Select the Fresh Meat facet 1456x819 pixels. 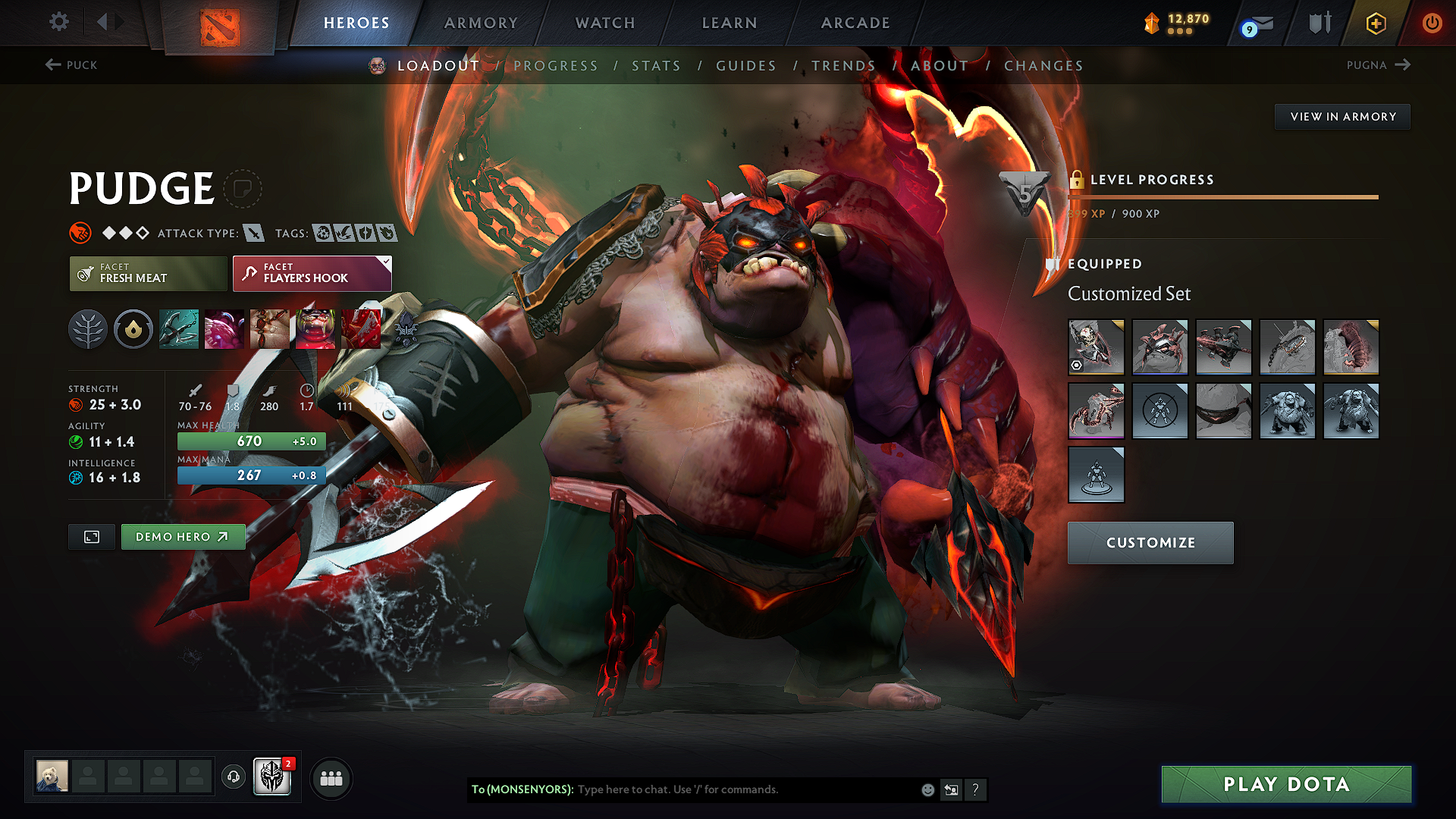click(147, 274)
